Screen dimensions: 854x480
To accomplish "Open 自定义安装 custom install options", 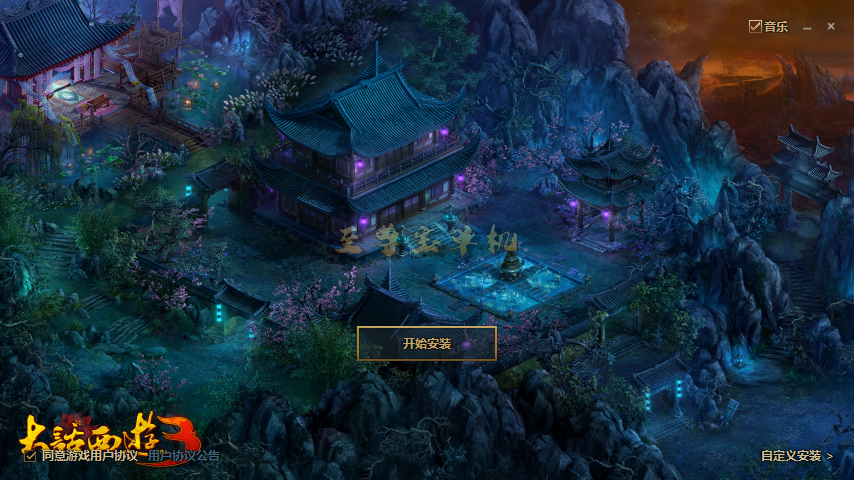I will tap(796, 456).
